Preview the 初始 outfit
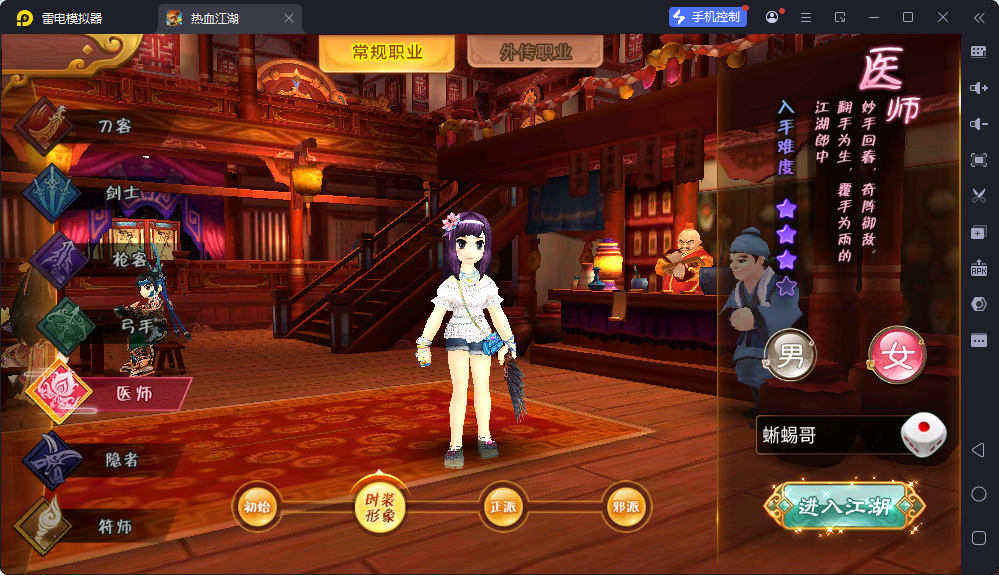Viewport: 999px width, 575px height. [257, 506]
